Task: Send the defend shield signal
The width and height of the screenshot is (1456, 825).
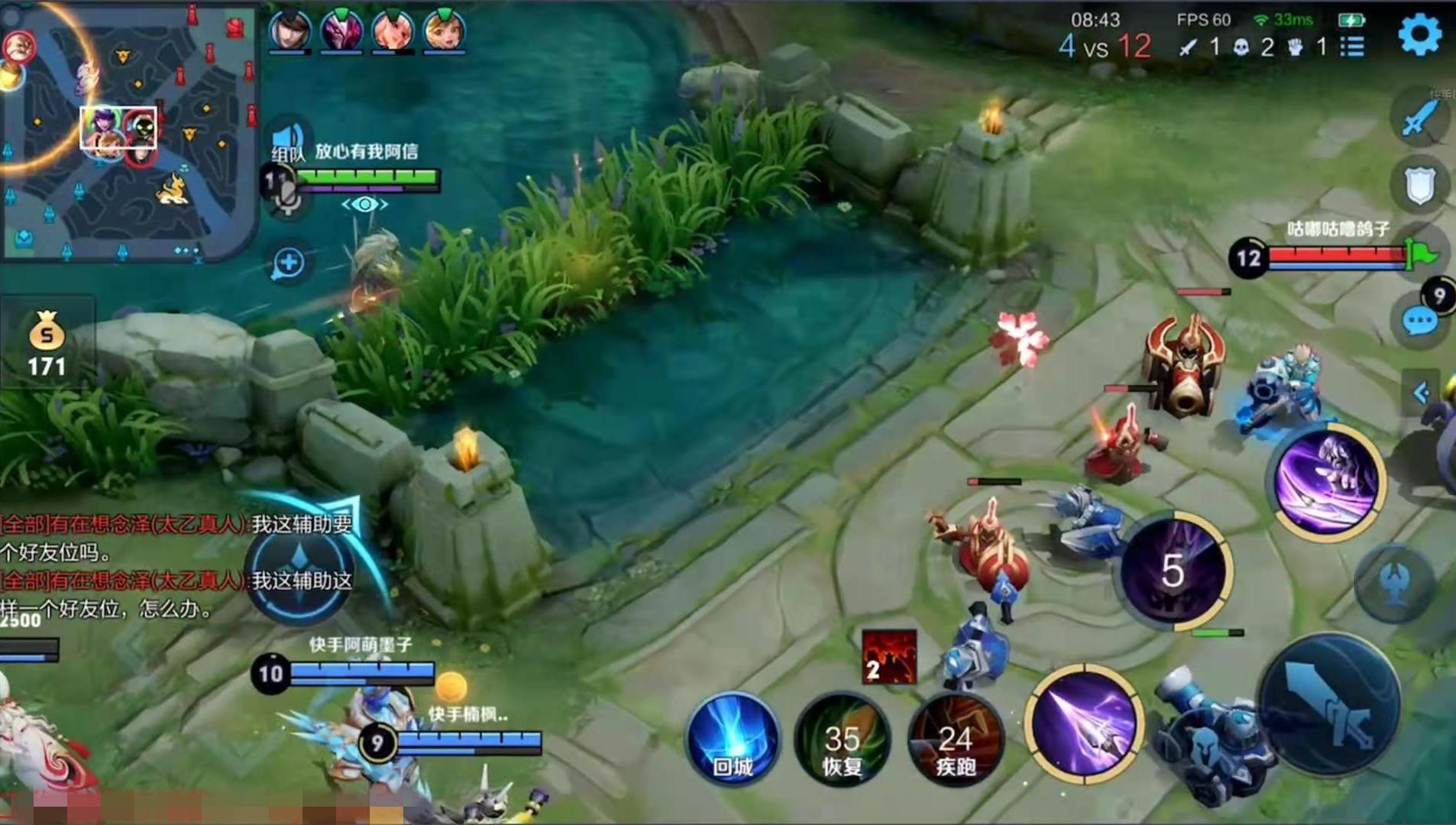Action: click(1421, 186)
